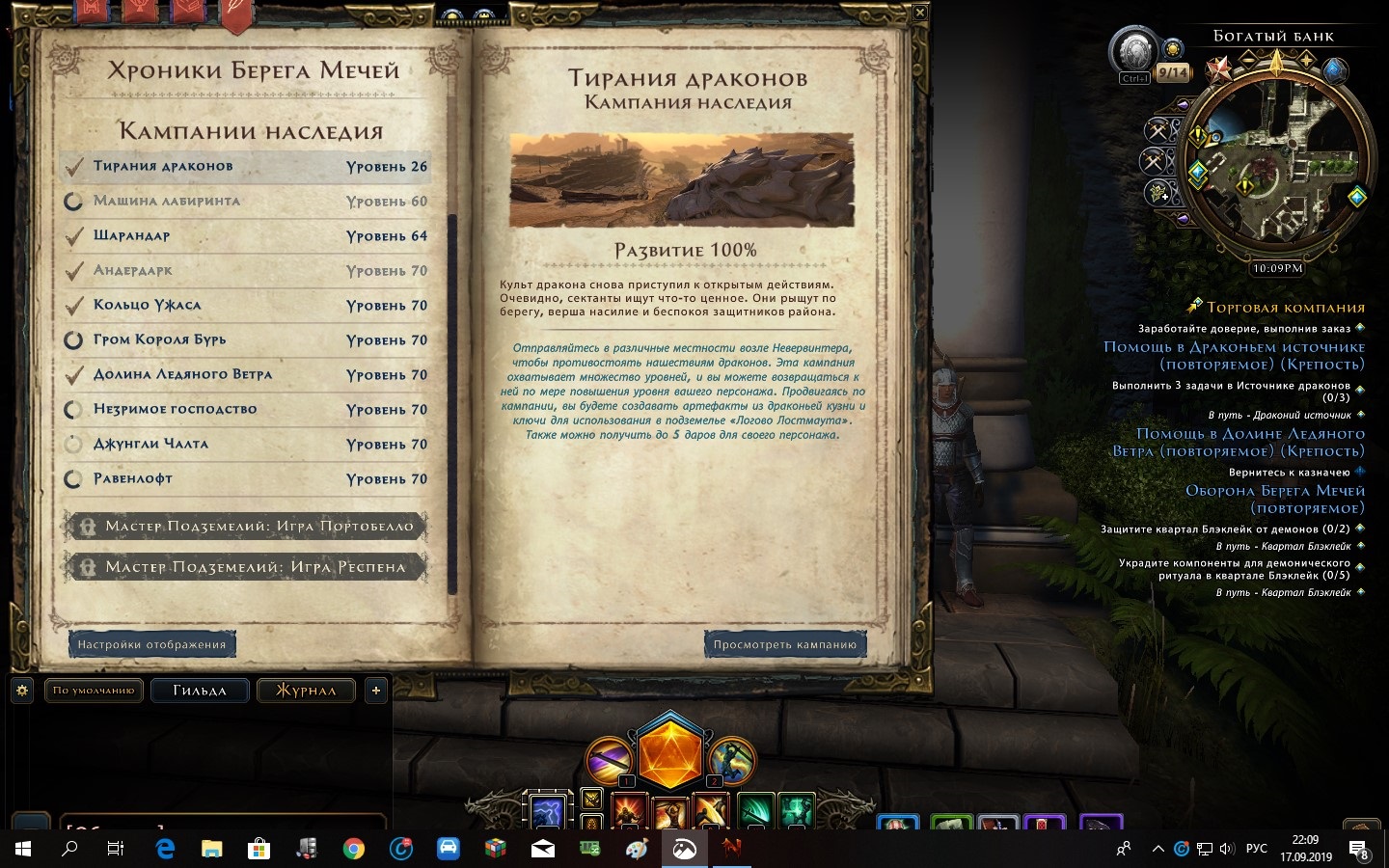The width and height of the screenshot is (1389, 868).
Task: Click the + to add a new journal tab
Action: pos(375,690)
